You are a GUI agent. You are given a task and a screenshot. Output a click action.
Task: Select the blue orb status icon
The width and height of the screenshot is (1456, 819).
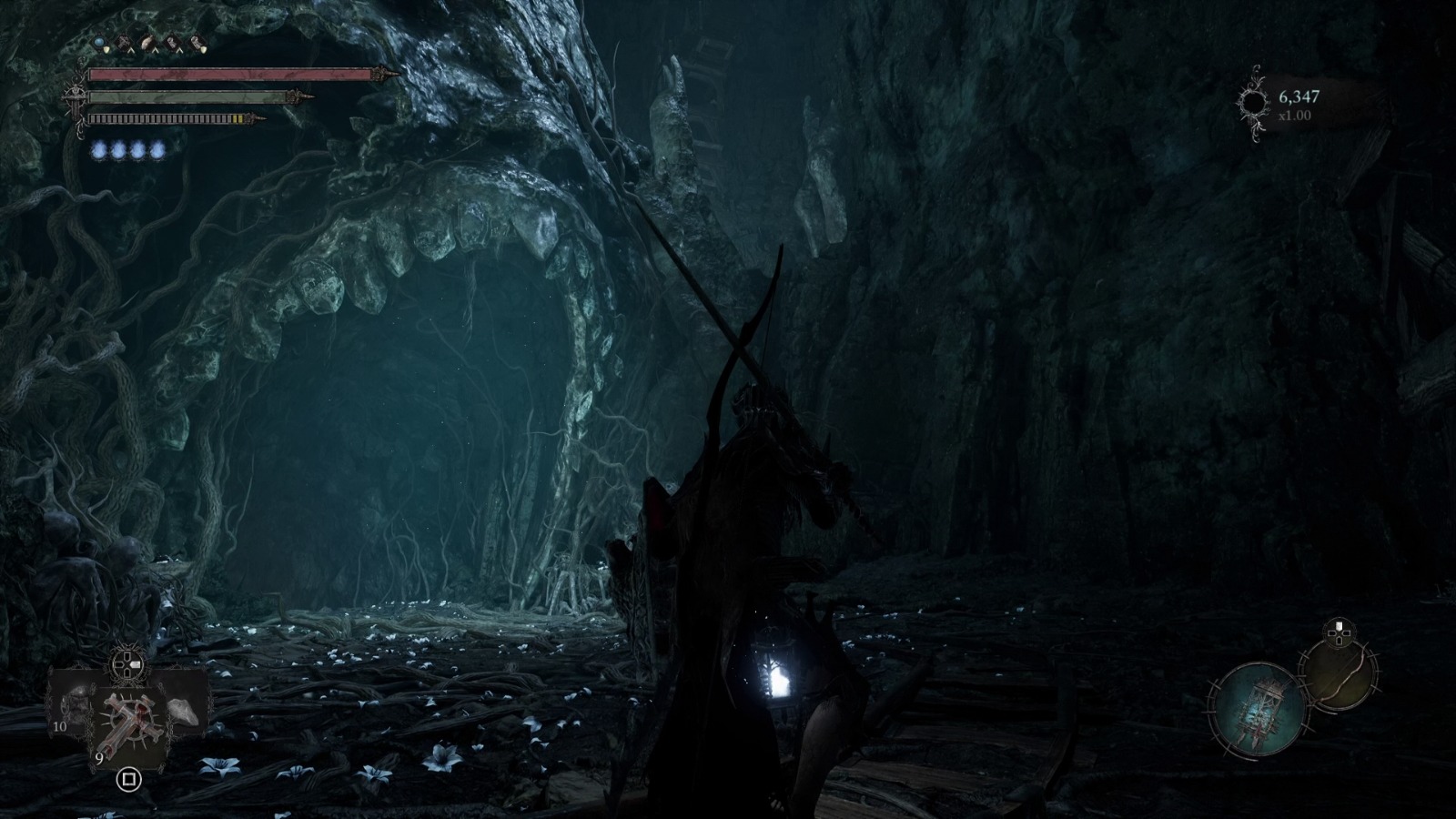(x=98, y=43)
